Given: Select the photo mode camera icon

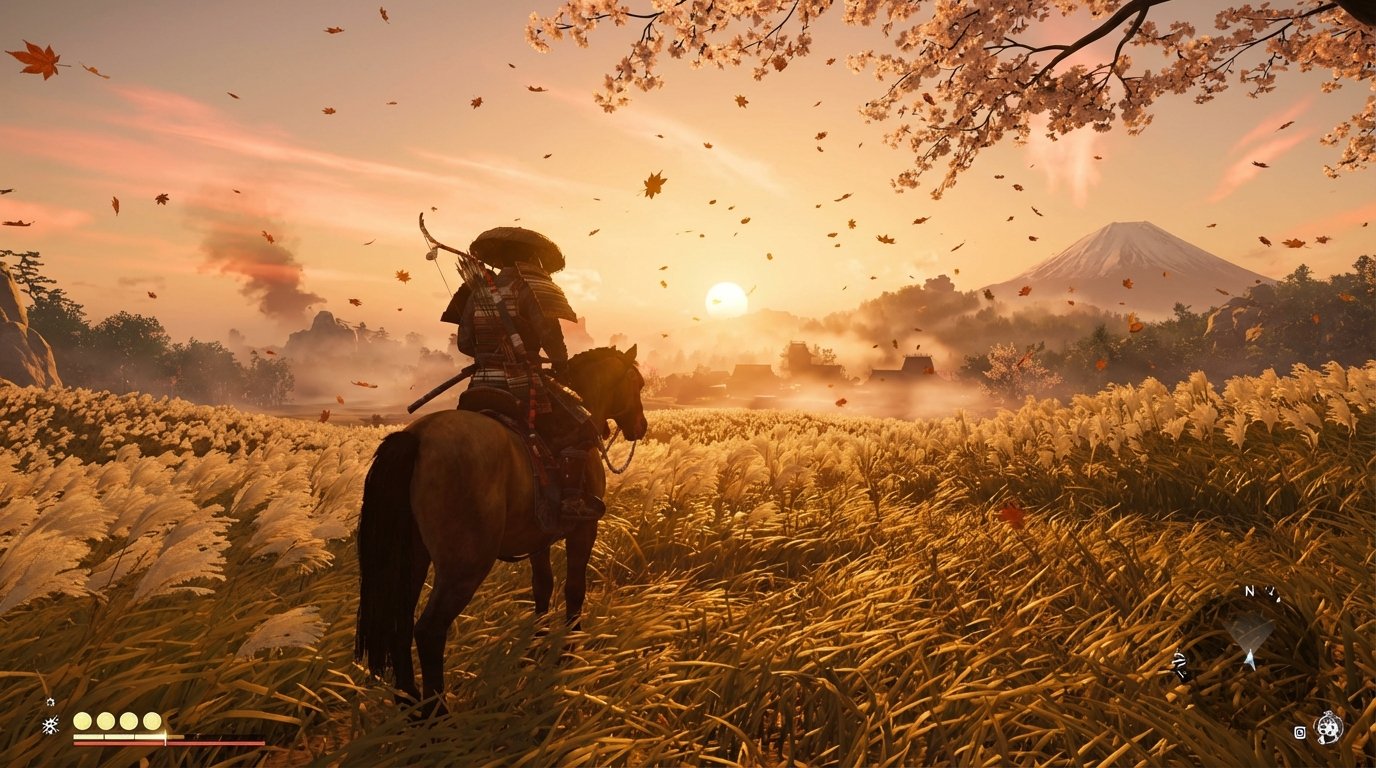Looking at the screenshot, I should point(1328,728).
